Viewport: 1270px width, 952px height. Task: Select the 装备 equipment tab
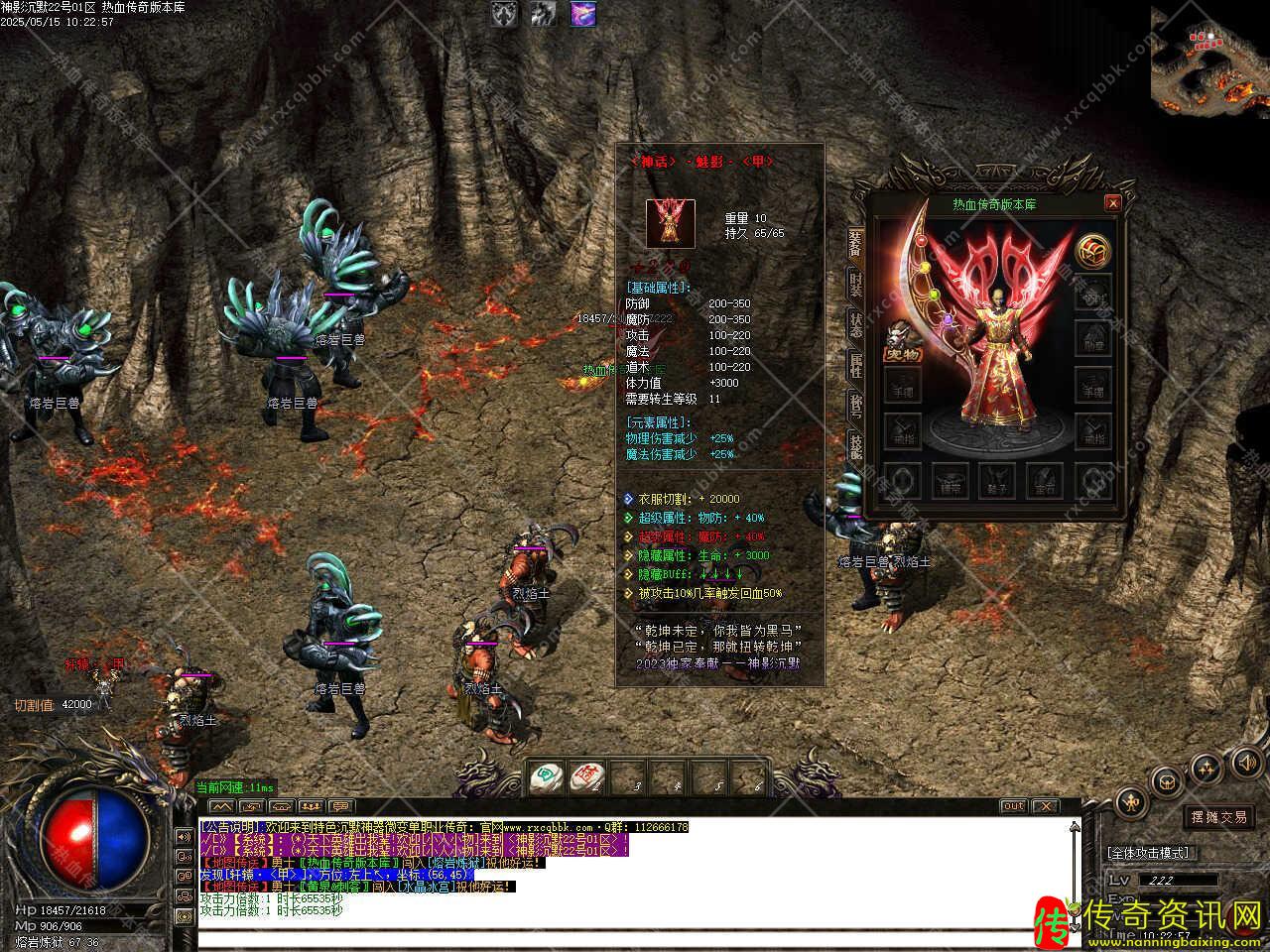854,244
